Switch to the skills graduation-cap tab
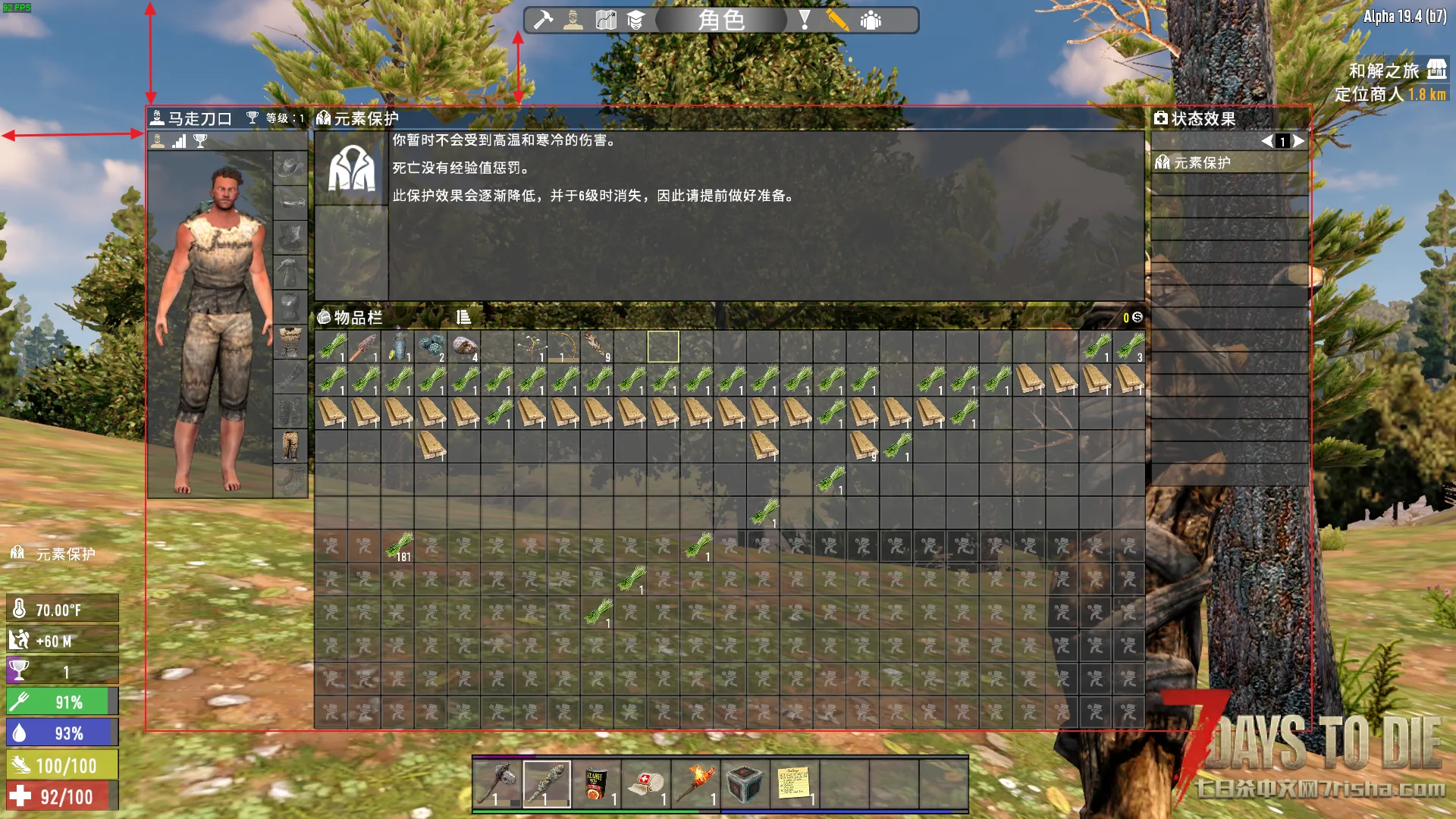The image size is (1456, 819). pos(635,20)
